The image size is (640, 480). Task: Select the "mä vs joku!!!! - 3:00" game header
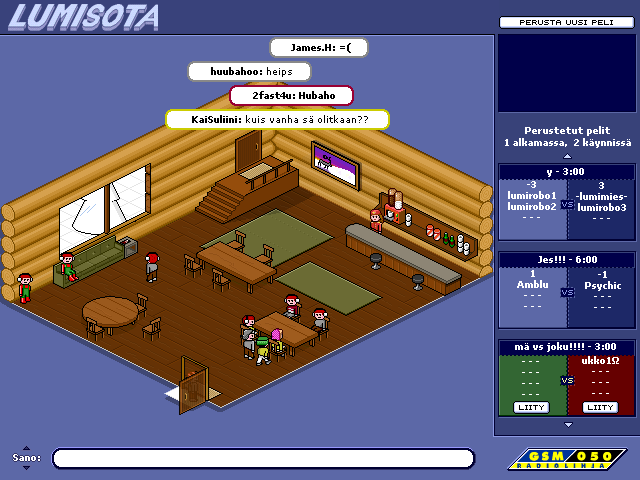566,347
